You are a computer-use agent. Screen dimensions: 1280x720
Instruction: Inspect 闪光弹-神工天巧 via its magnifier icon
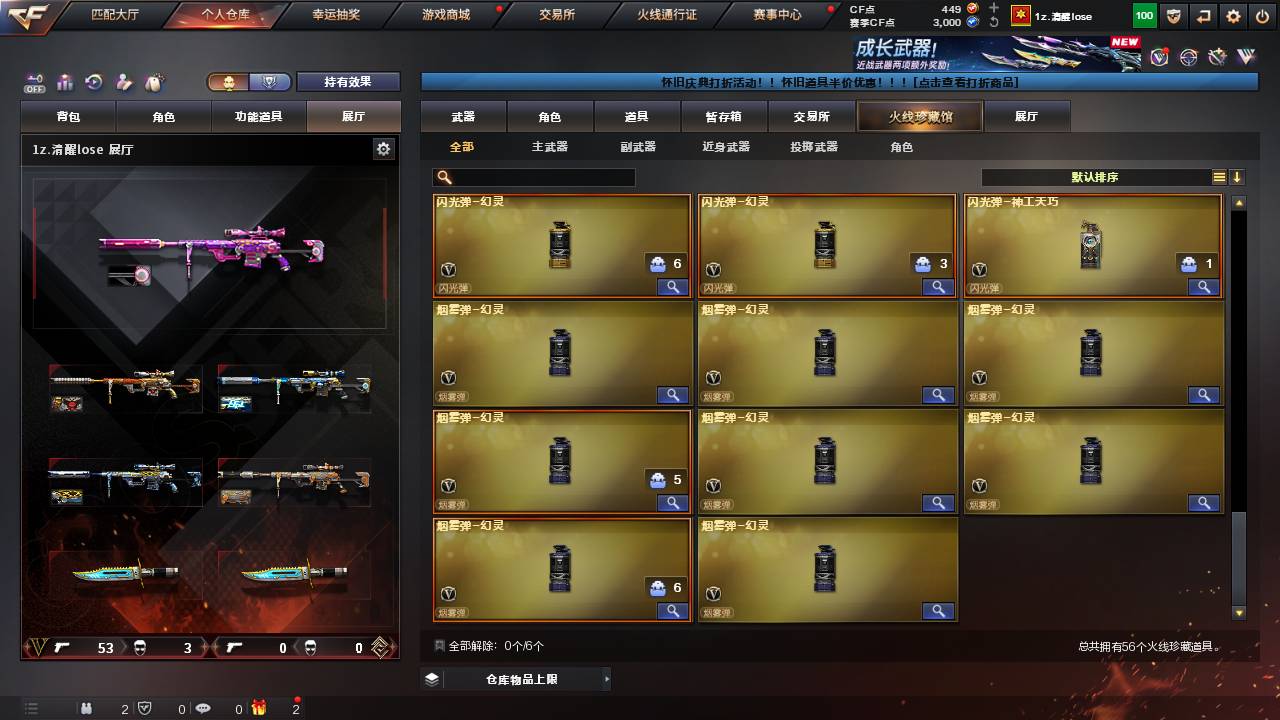pyautogui.click(x=1204, y=287)
